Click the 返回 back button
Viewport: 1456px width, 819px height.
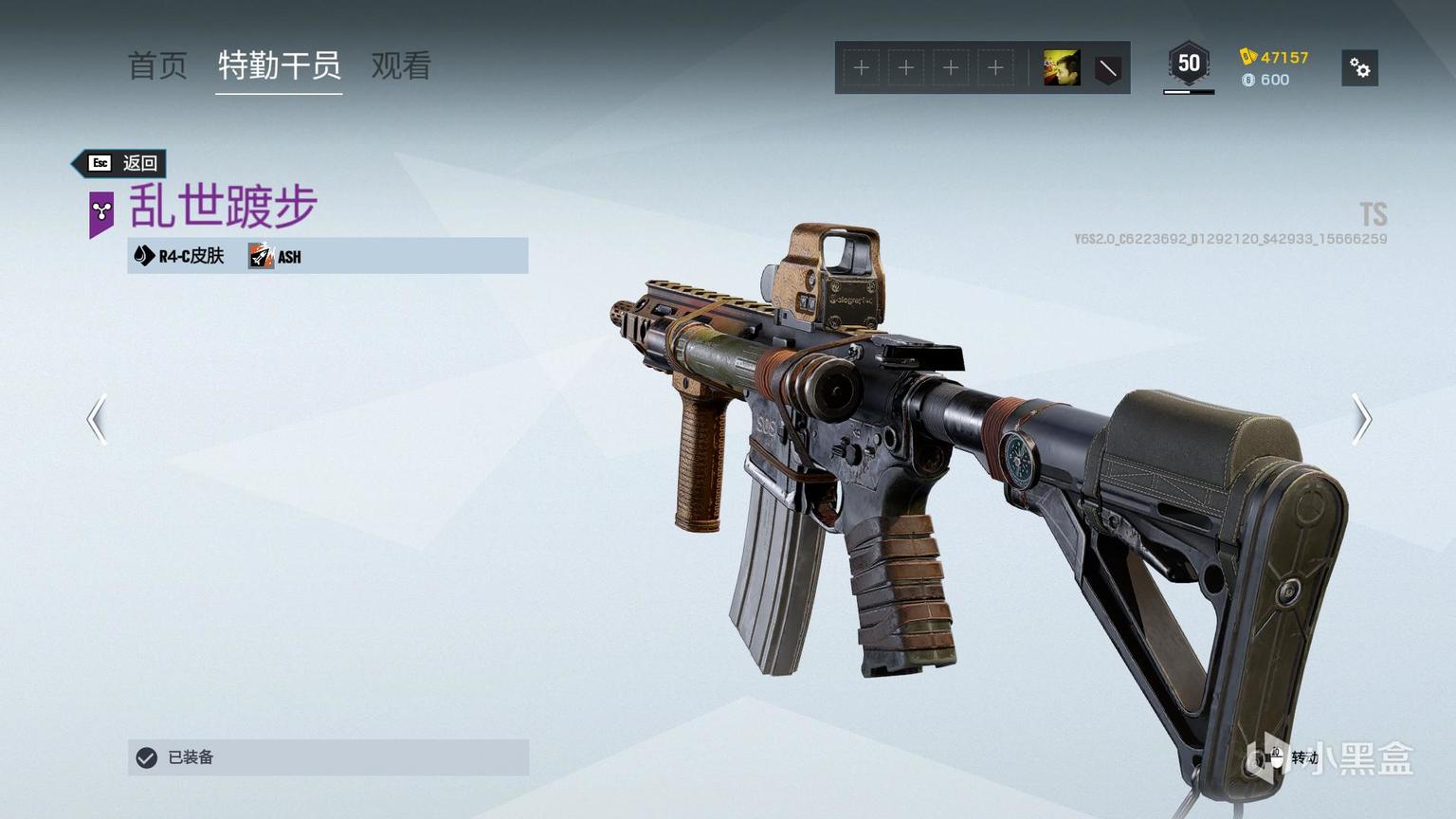click(x=121, y=163)
